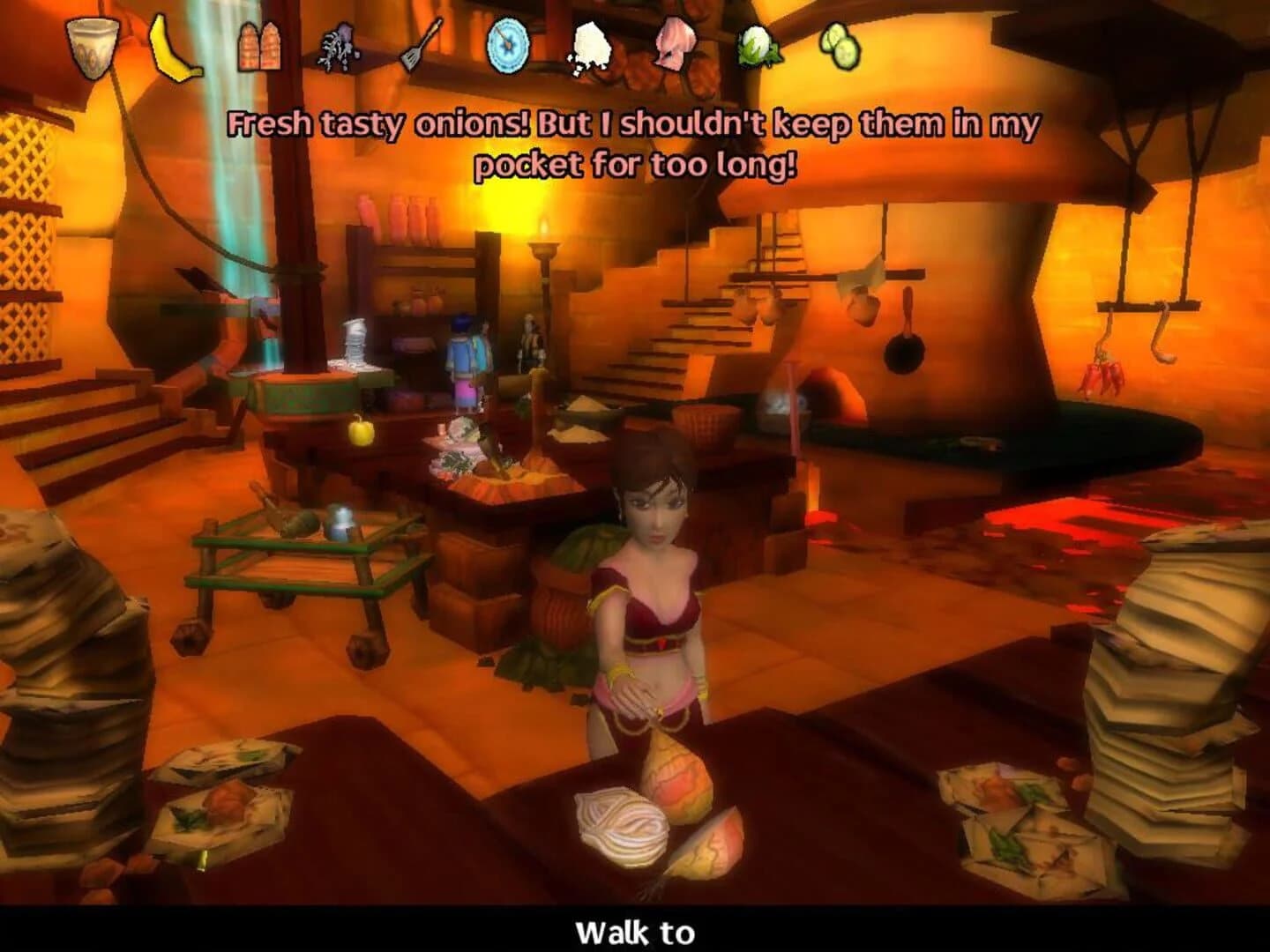Click the Walk to action label
1270x952 pixels.
pos(634,929)
